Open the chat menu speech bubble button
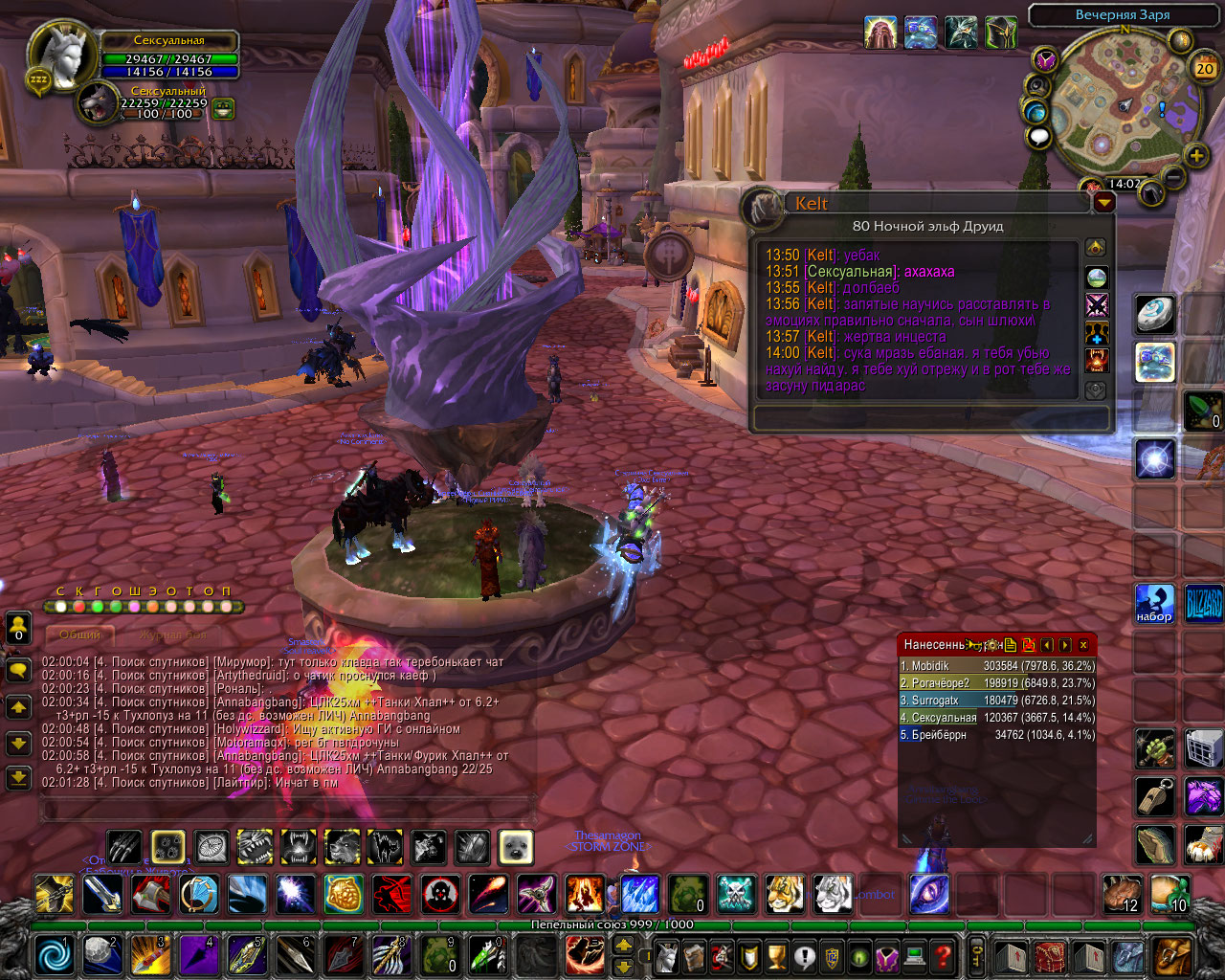The width and height of the screenshot is (1225, 980). (18, 670)
